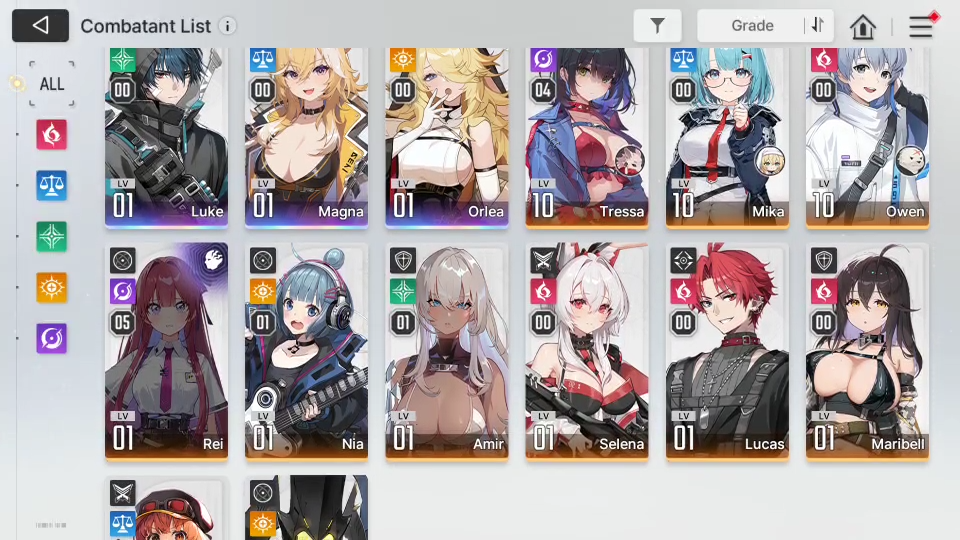Open the Grade sort dropdown
Viewport: 960px width, 540px height.
click(752, 26)
